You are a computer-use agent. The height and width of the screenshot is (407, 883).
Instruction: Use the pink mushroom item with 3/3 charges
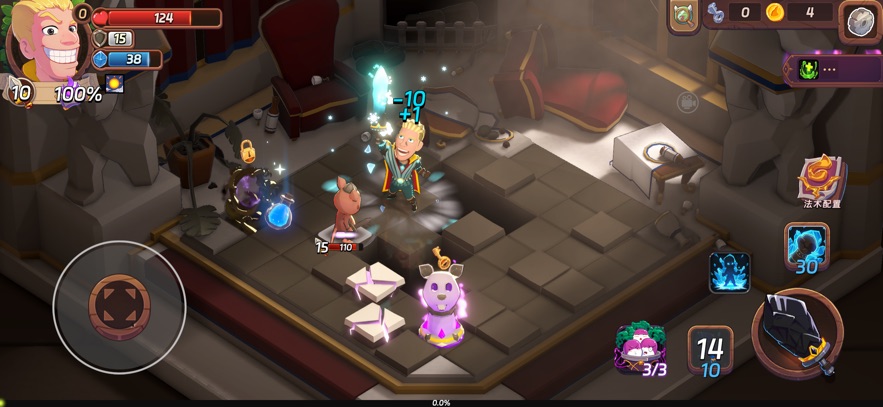tap(640, 347)
